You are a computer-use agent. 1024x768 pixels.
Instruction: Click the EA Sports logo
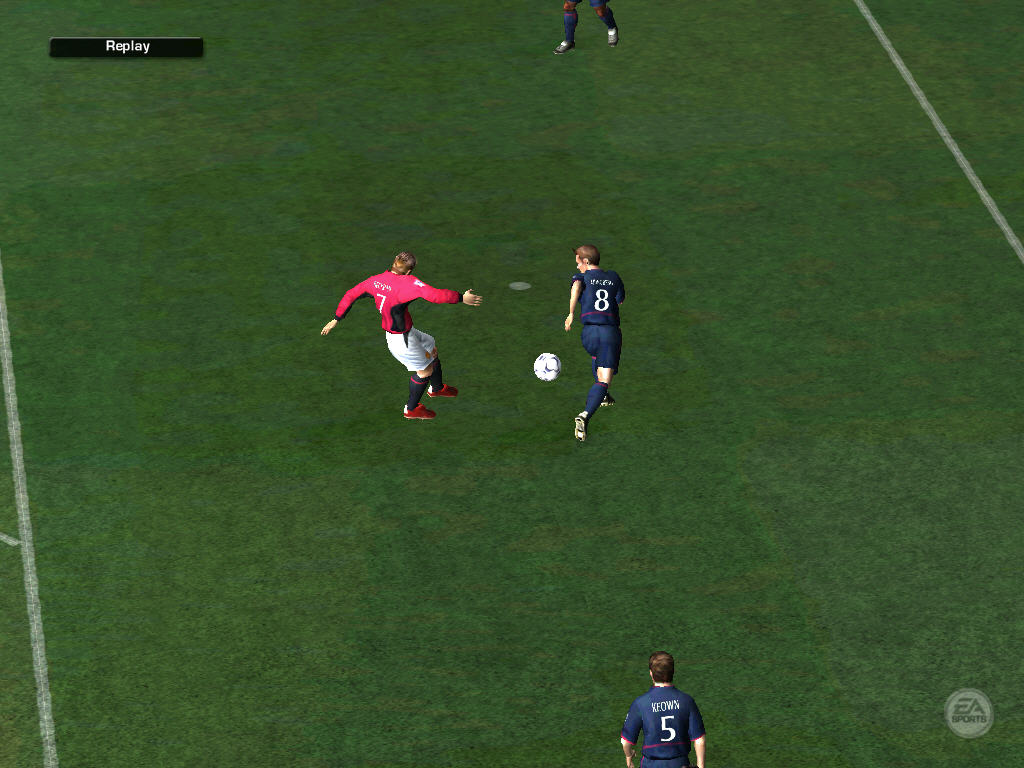pos(968,713)
